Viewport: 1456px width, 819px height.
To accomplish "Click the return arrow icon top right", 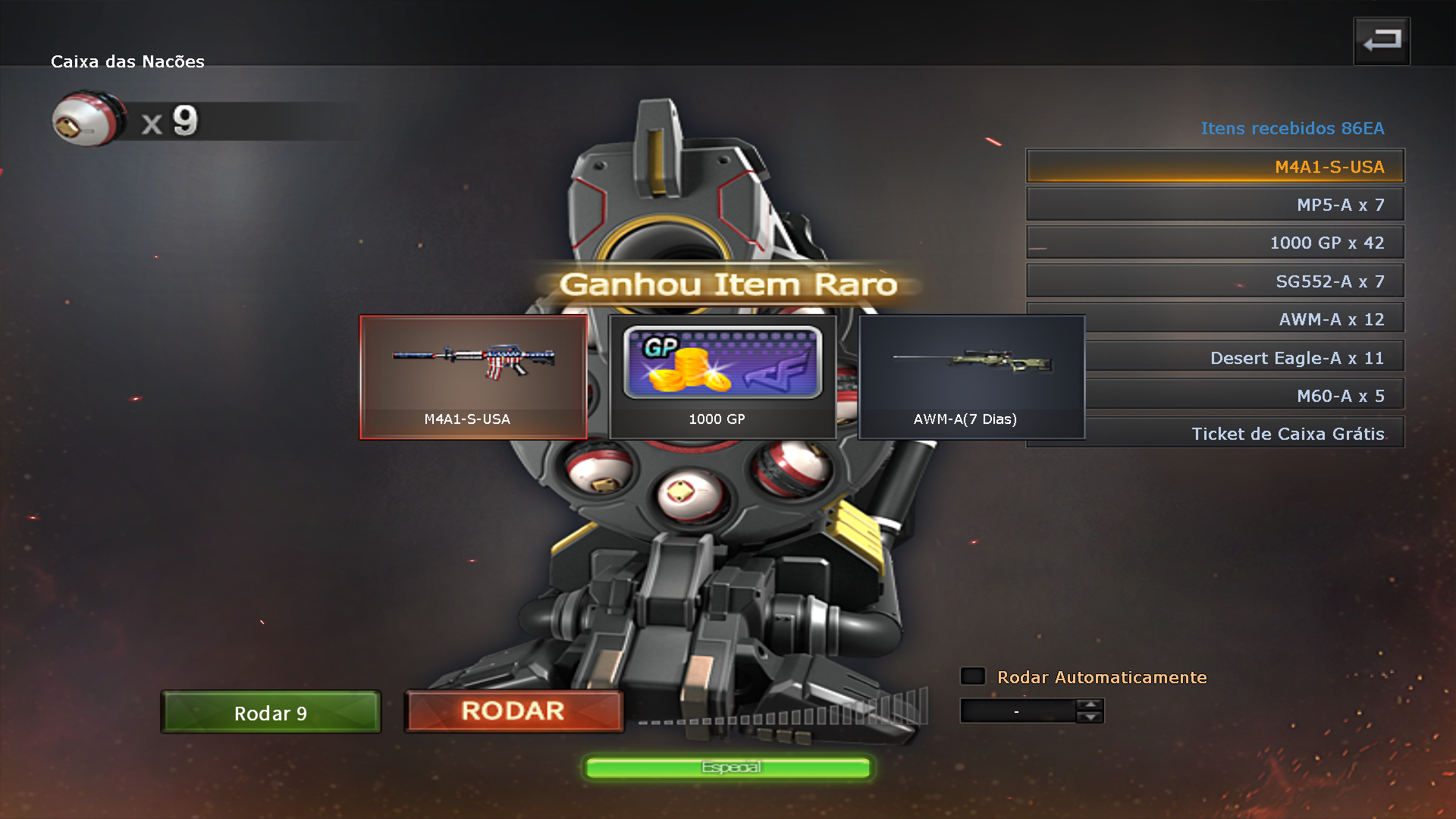I will click(x=1381, y=40).
